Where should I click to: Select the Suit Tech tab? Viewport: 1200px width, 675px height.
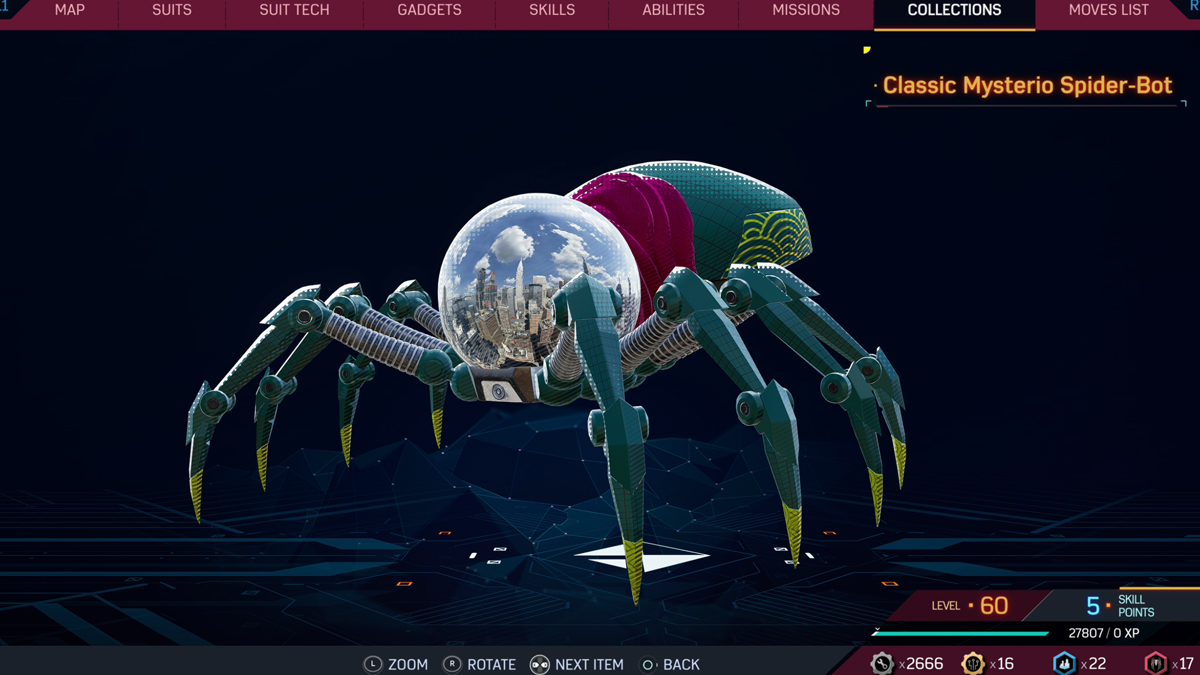pos(294,11)
